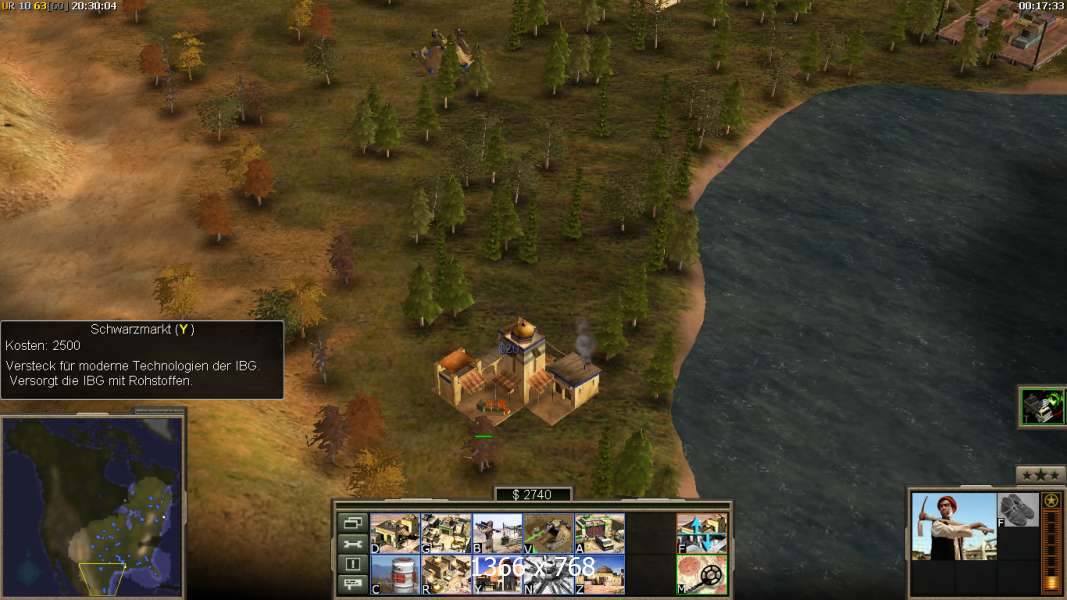Screen dimensions: 1067x600
Task: Click the overlapping windows button
Action: 352,522
